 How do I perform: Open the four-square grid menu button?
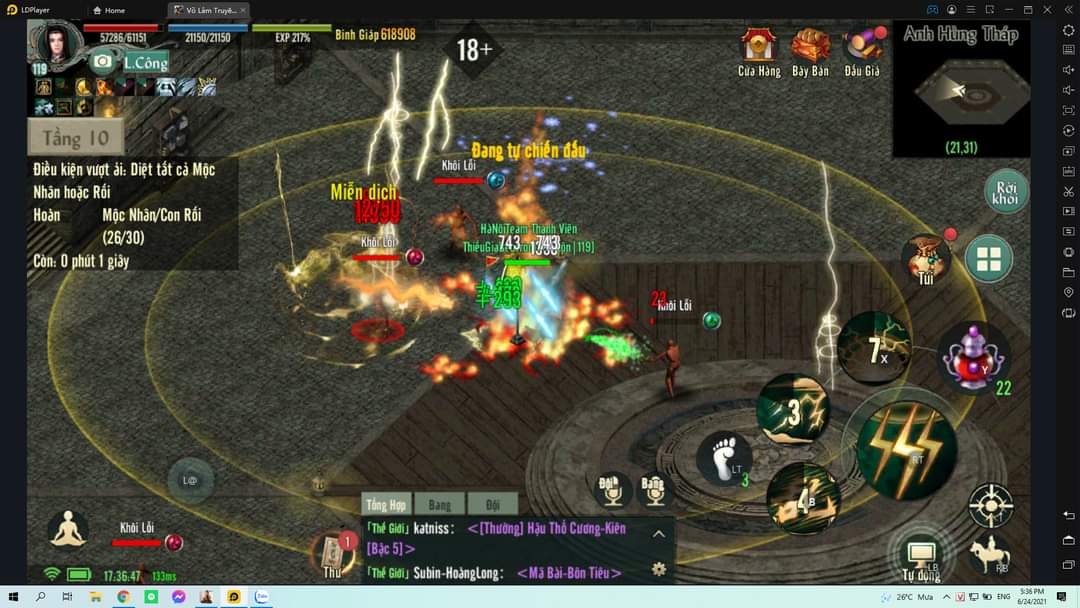point(989,260)
